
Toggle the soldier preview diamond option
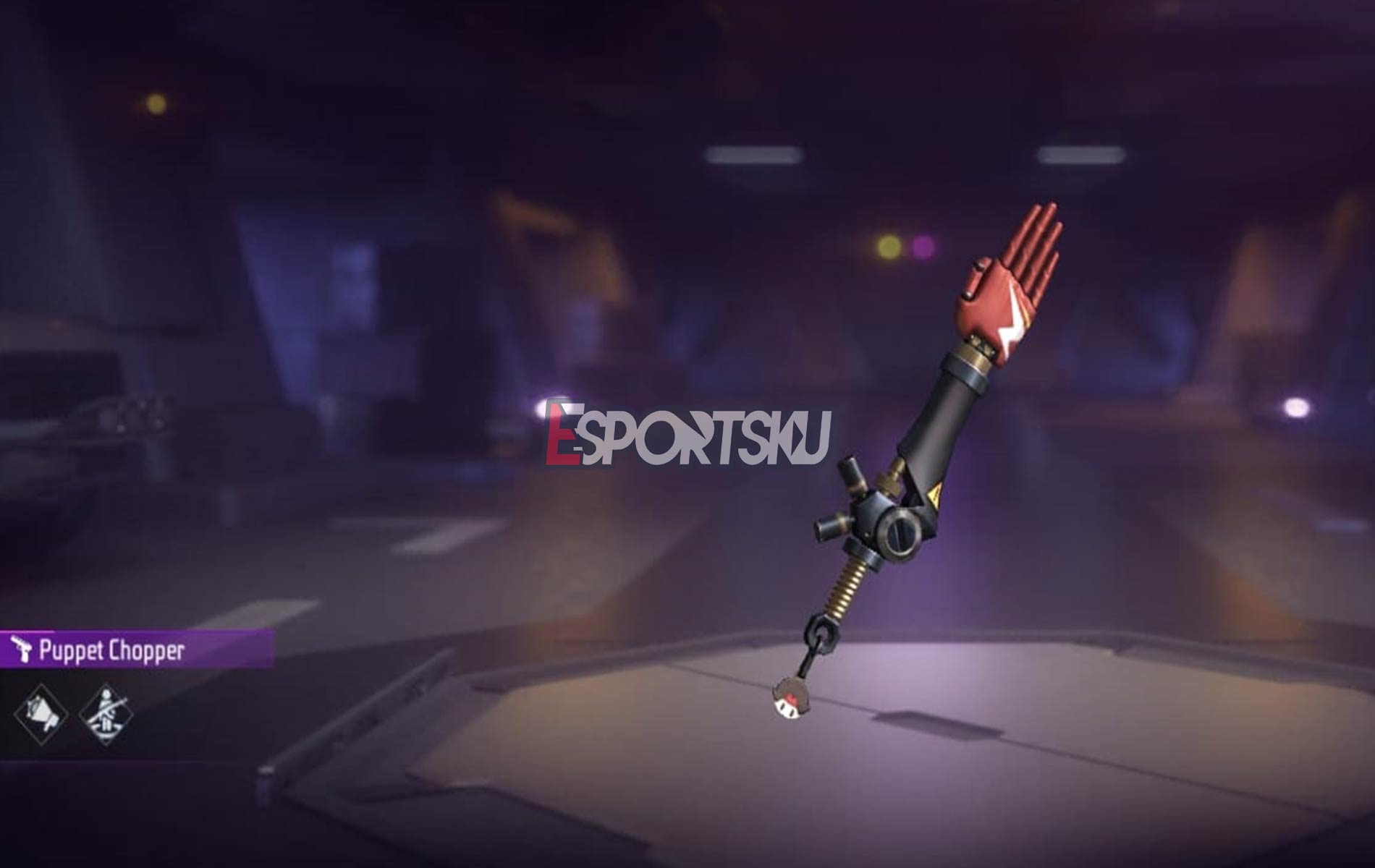(106, 715)
